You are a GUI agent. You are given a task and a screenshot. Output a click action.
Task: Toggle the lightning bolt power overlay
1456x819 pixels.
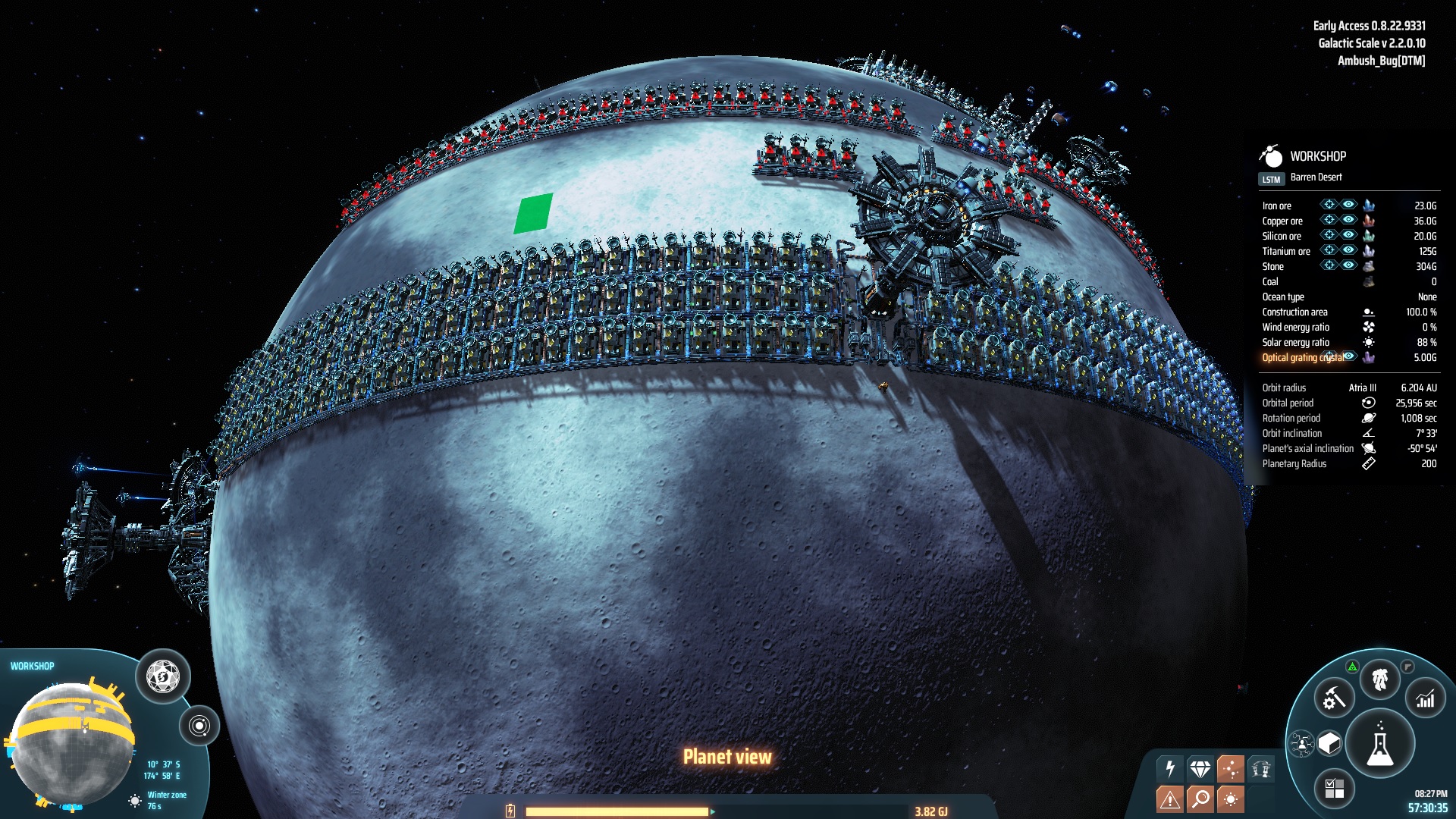click(x=1170, y=769)
